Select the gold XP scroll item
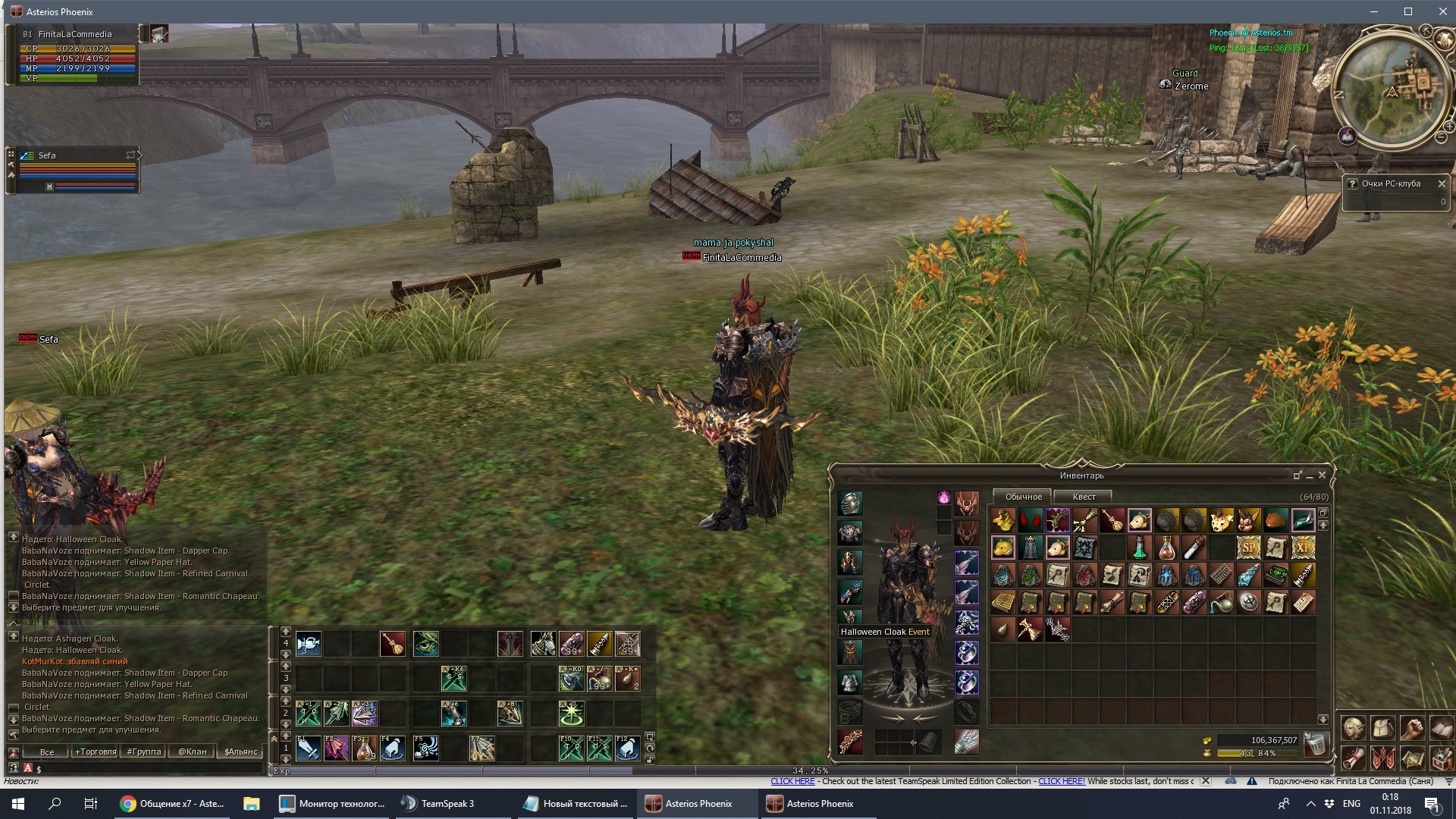The width and height of the screenshot is (1456, 819). pyautogui.click(x=1303, y=548)
